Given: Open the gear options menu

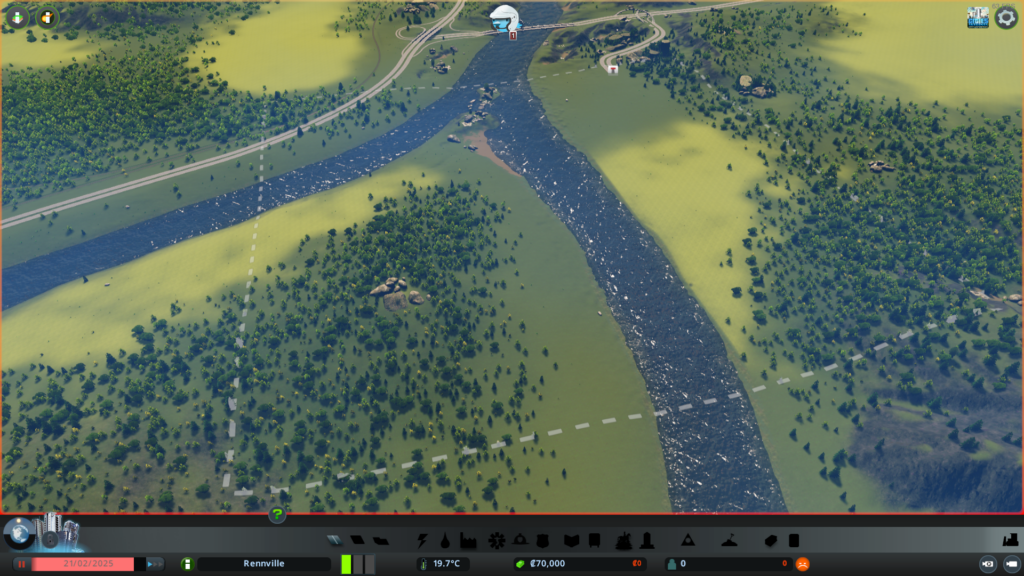Looking at the screenshot, I should [1006, 18].
